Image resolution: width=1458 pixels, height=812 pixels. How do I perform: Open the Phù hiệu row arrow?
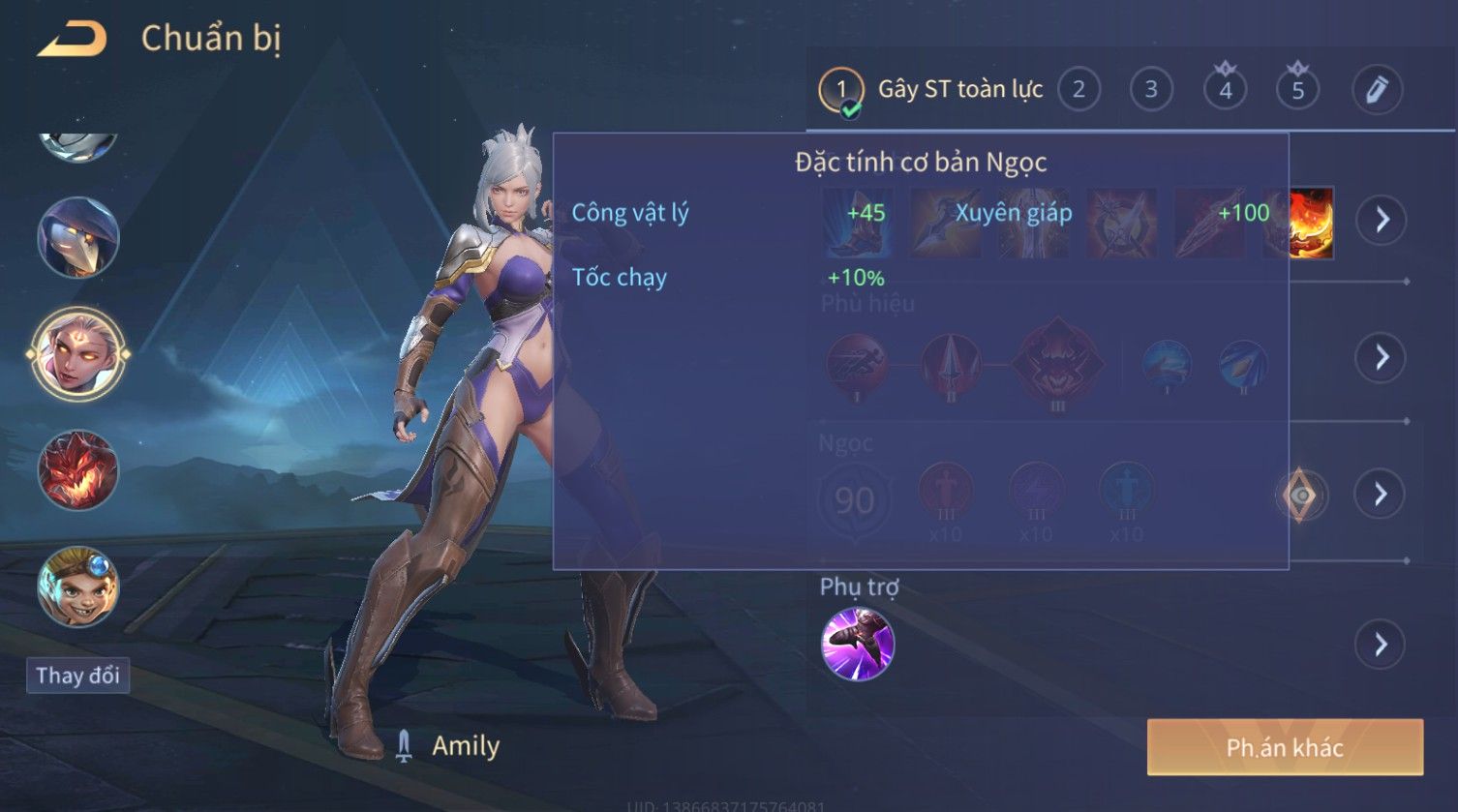1381,357
